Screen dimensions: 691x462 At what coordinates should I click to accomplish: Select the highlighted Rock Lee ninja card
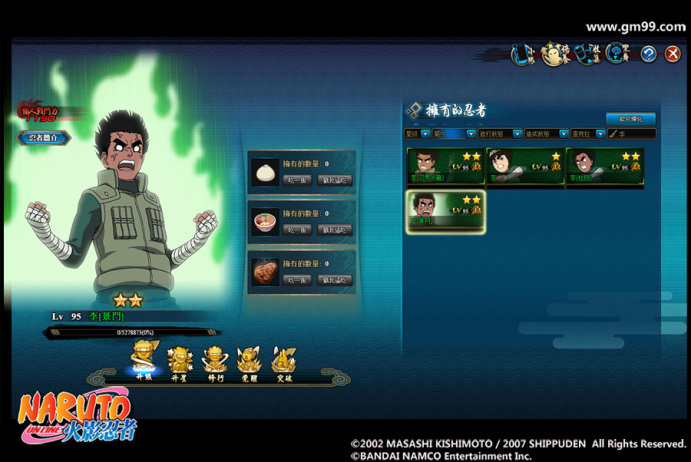click(445, 211)
